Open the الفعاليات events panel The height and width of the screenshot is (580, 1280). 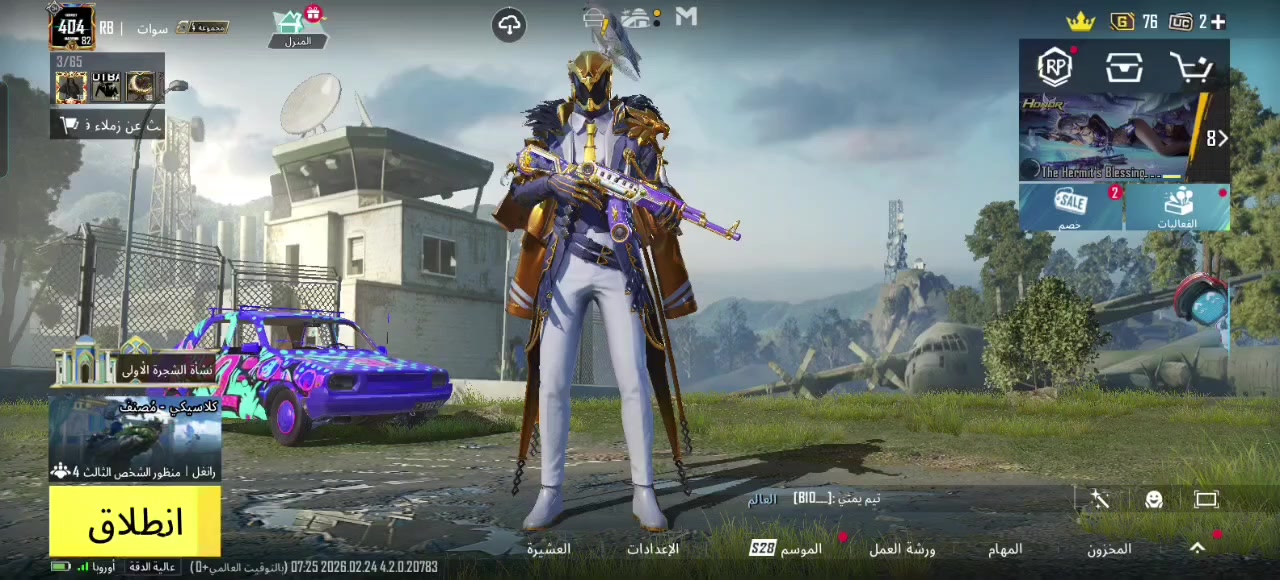(1177, 207)
